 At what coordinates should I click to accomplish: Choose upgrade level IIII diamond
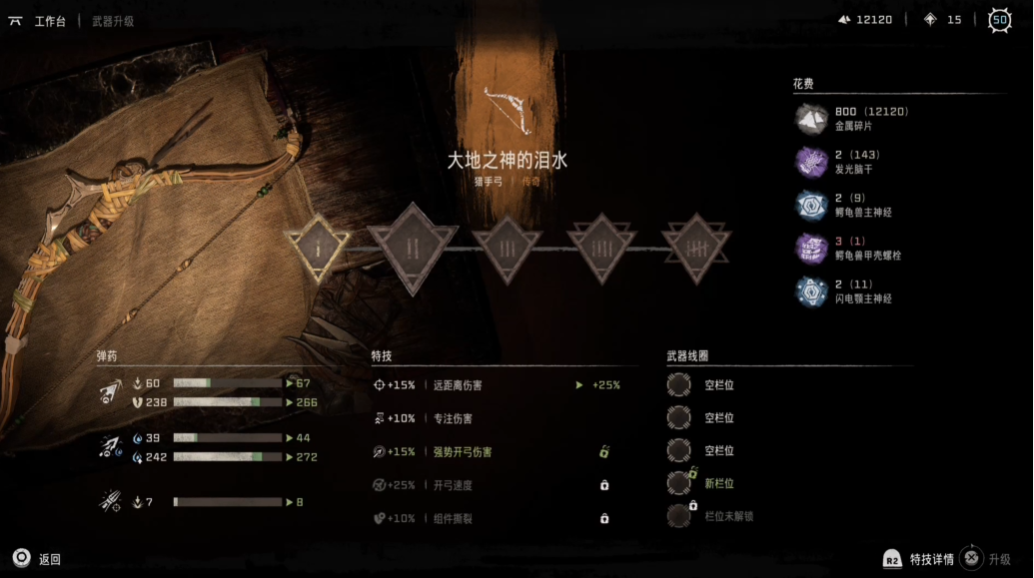603,247
